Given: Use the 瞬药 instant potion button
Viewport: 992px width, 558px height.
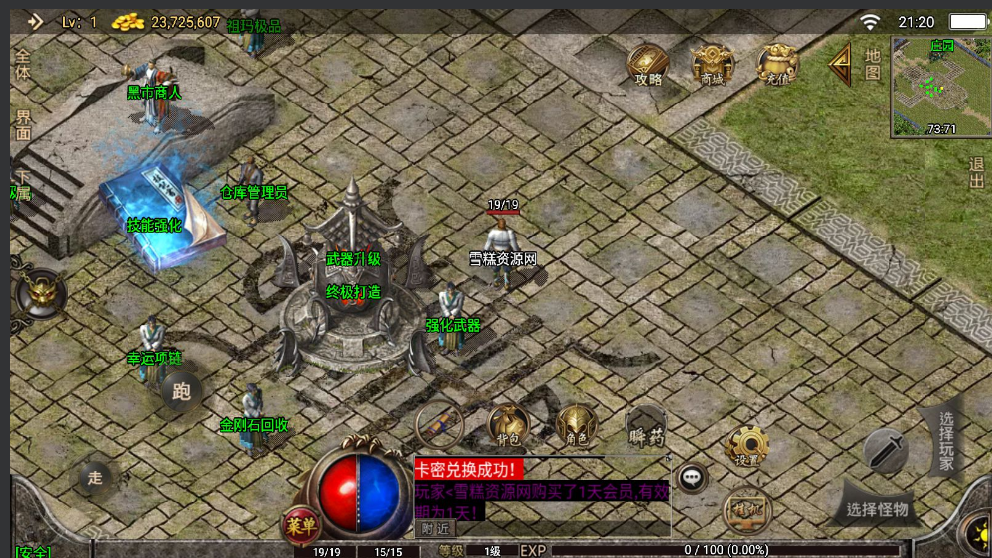Looking at the screenshot, I should [x=646, y=428].
